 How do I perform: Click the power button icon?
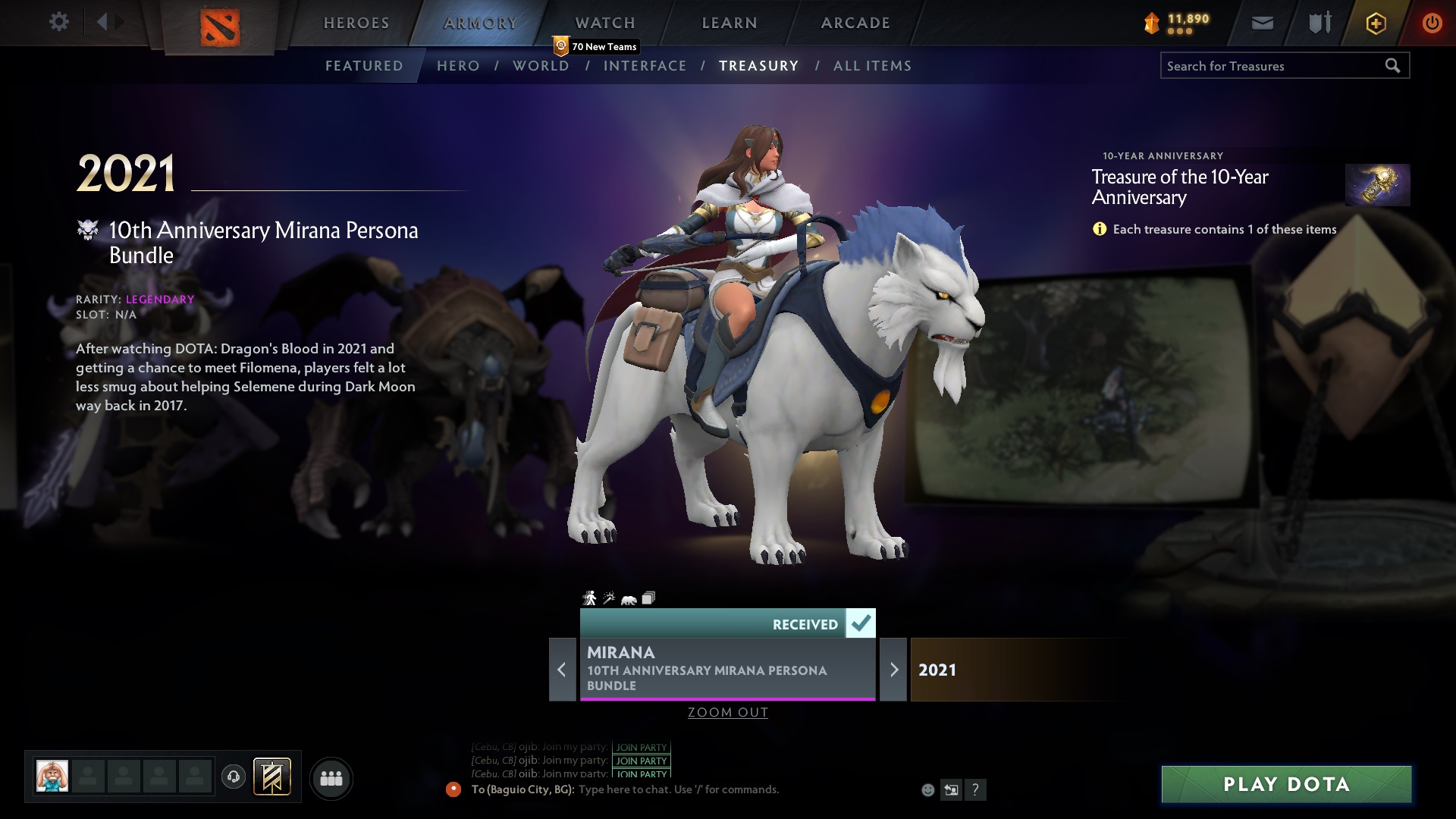pyautogui.click(x=1432, y=23)
